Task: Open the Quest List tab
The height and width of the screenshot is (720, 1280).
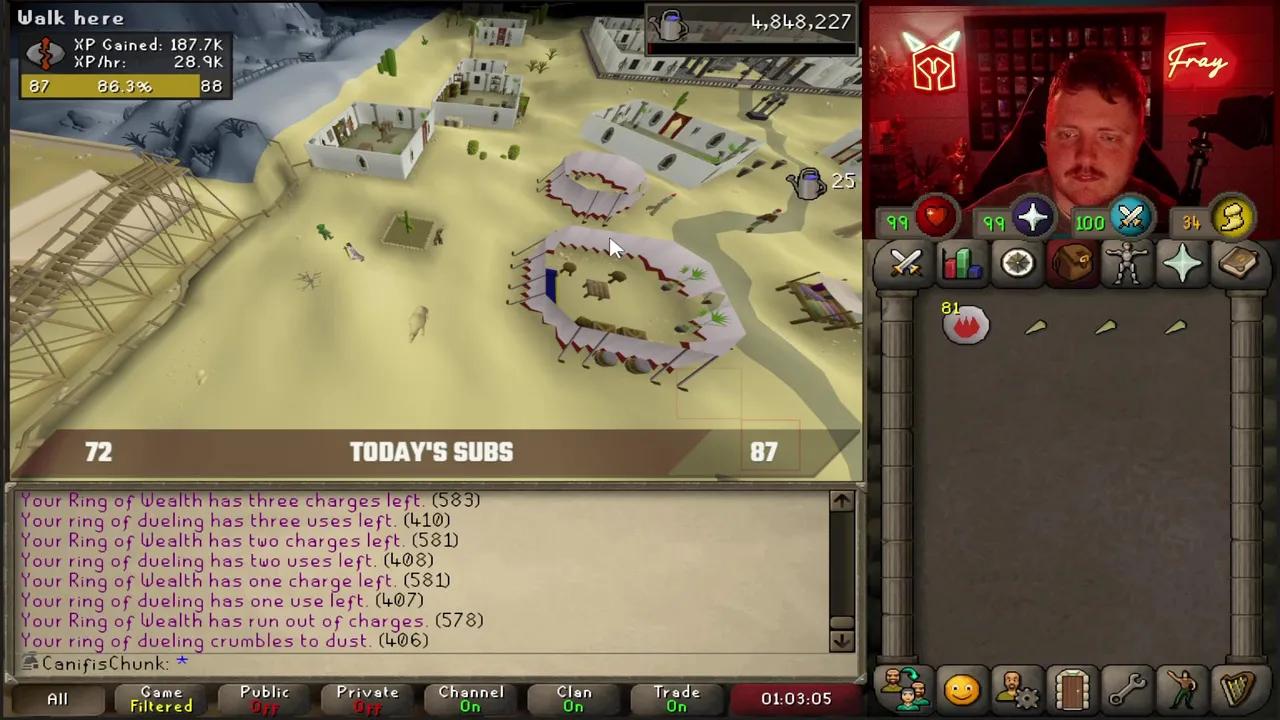Action: pyautogui.click(x=1016, y=262)
